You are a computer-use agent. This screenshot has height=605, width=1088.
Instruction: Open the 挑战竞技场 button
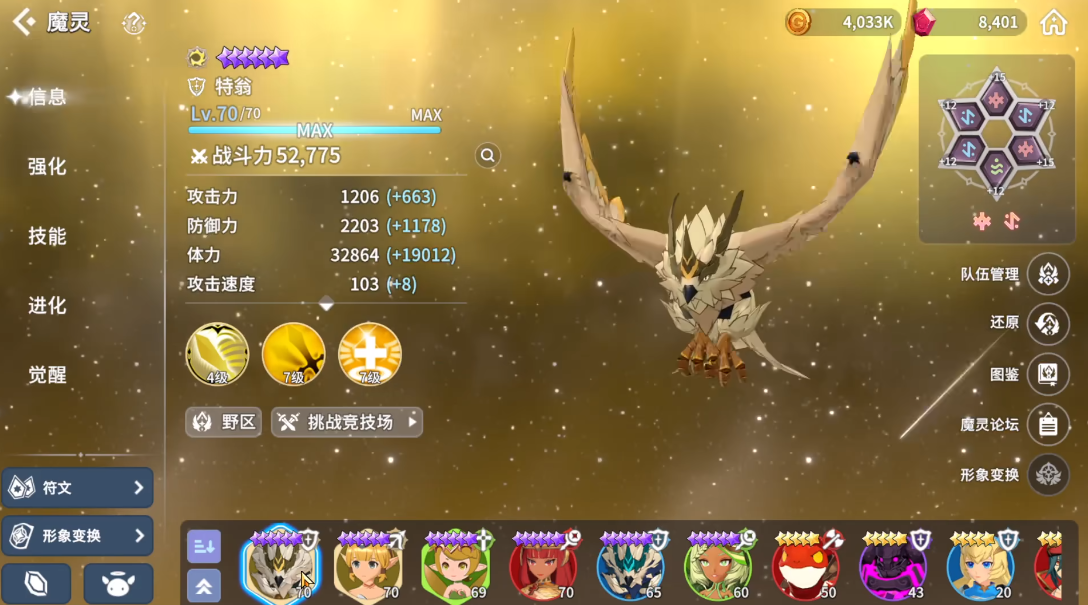pyautogui.click(x=347, y=422)
